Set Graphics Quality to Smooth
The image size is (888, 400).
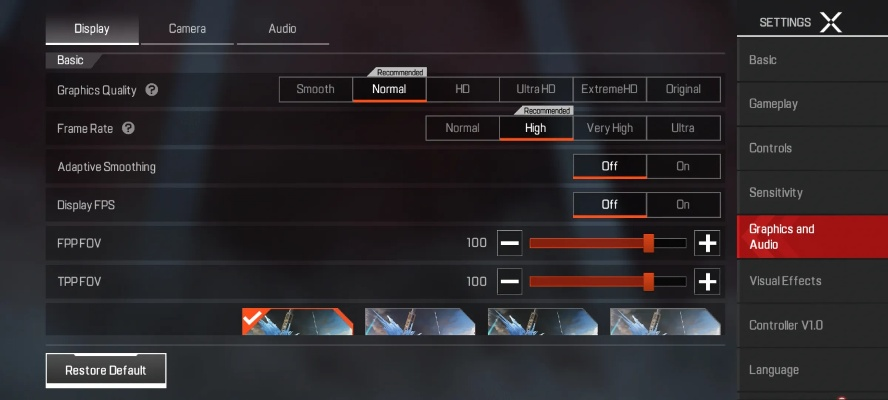(315, 89)
